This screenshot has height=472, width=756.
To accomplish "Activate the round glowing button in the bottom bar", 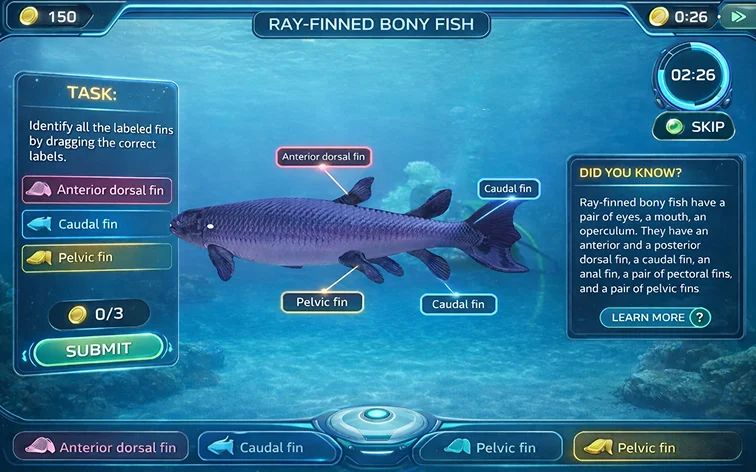I will point(376,416).
